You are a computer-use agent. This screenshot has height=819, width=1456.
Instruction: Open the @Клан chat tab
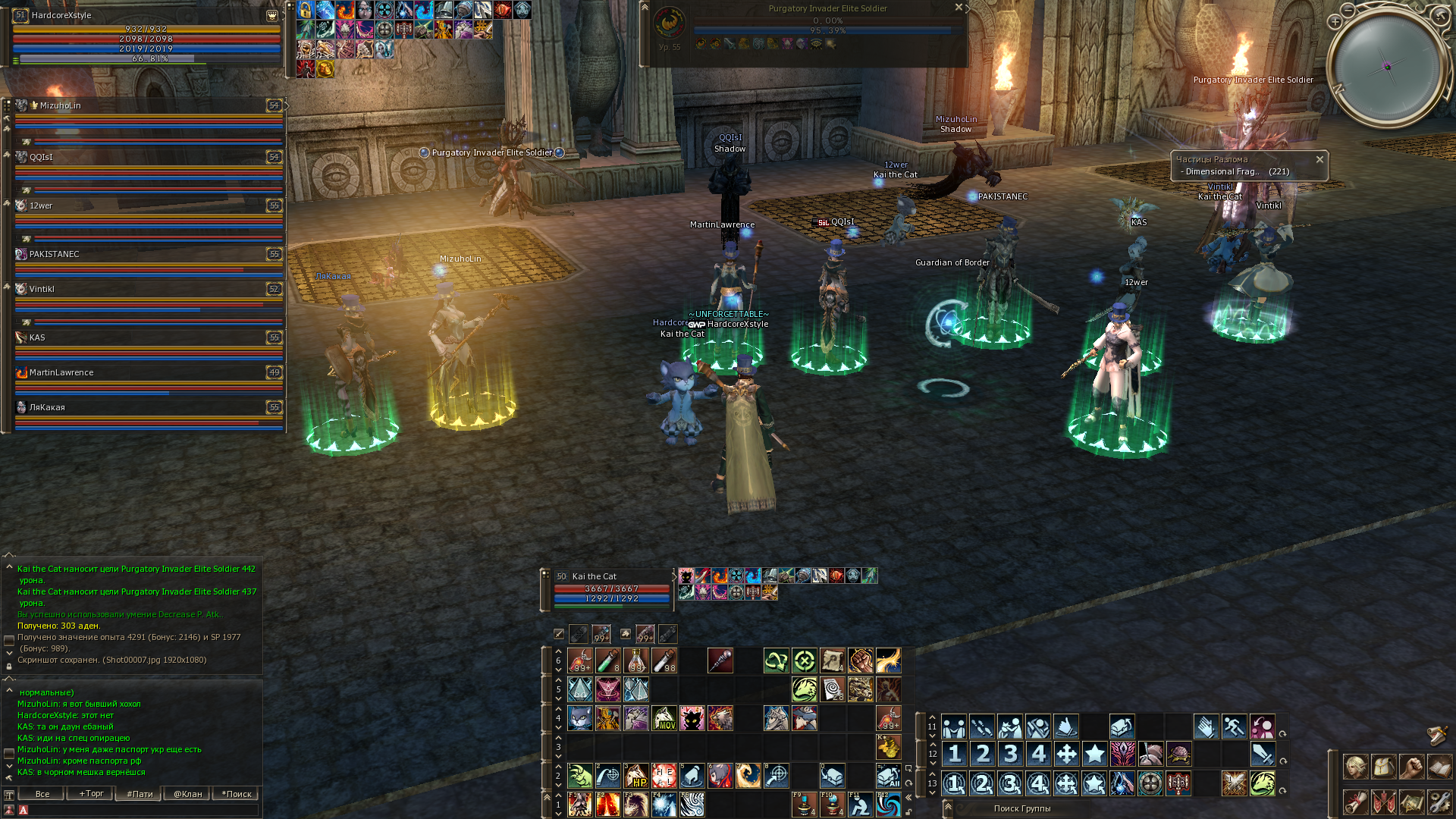point(187,794)
